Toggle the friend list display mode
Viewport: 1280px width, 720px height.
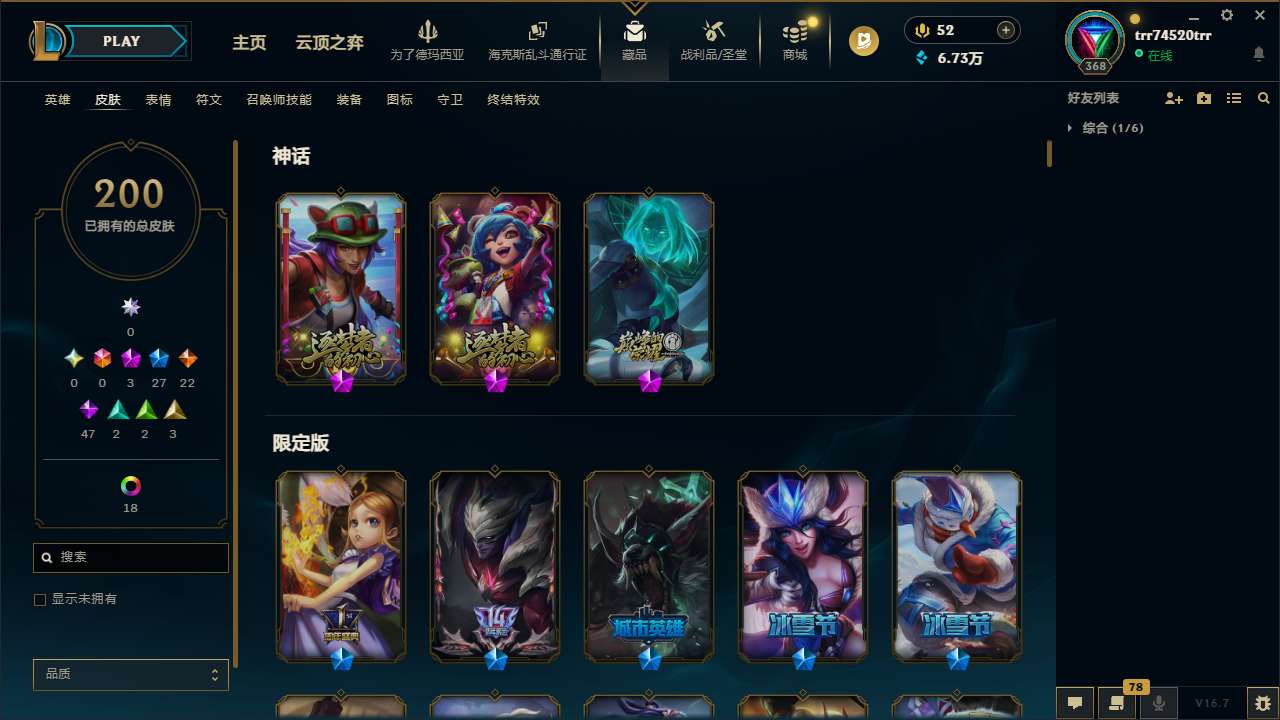coord(1234,98)
